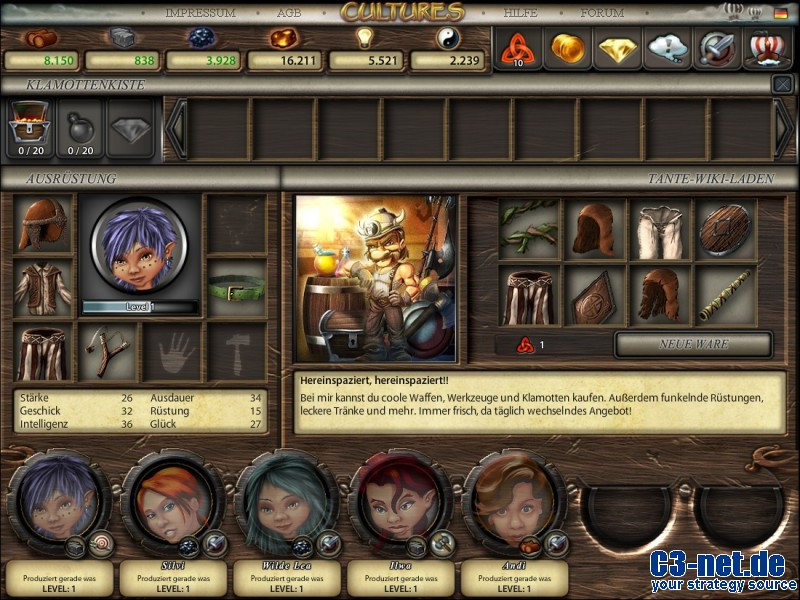Choose the vine branch shop item
Image resolution: width=800 pixels, height=600 pixels.
click(x=530, y=229)
